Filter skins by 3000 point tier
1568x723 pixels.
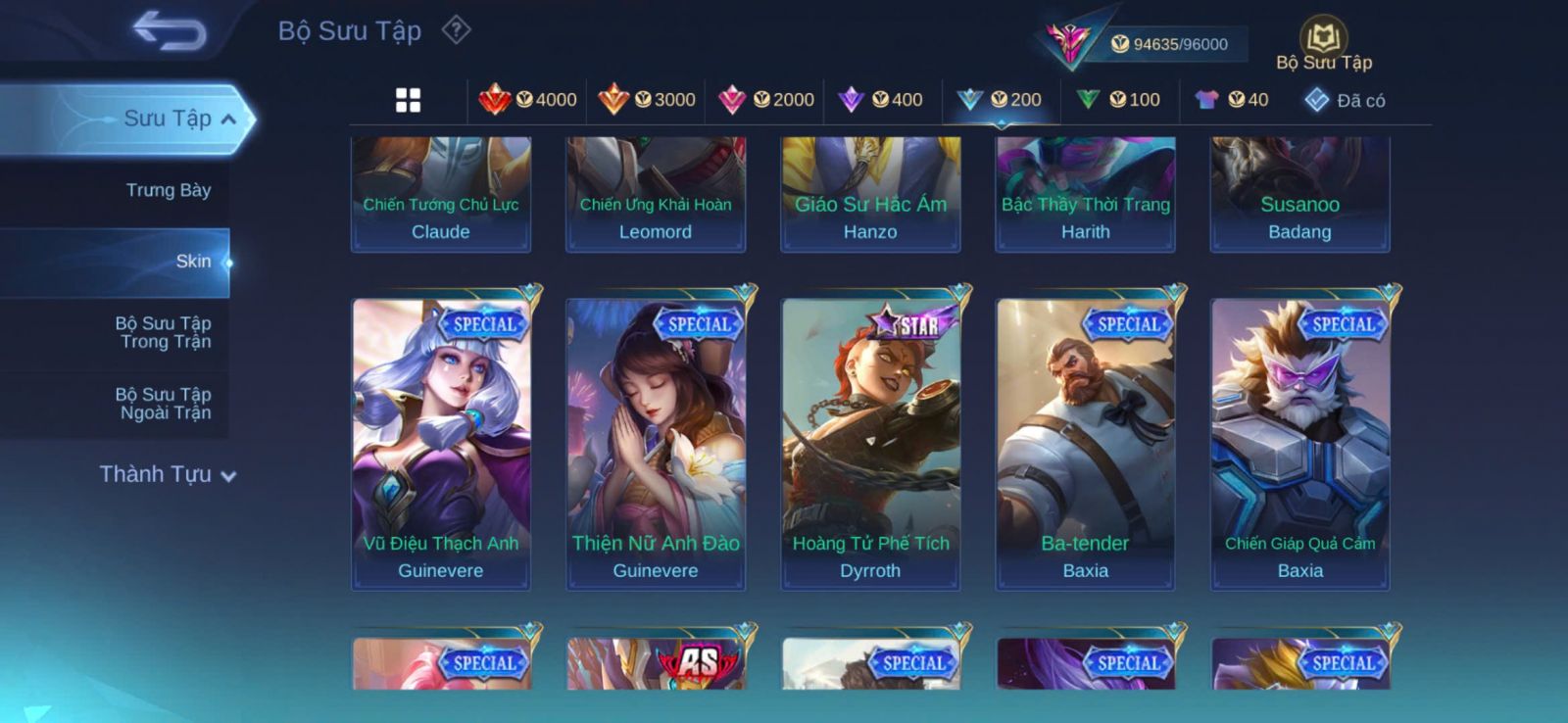647,100
